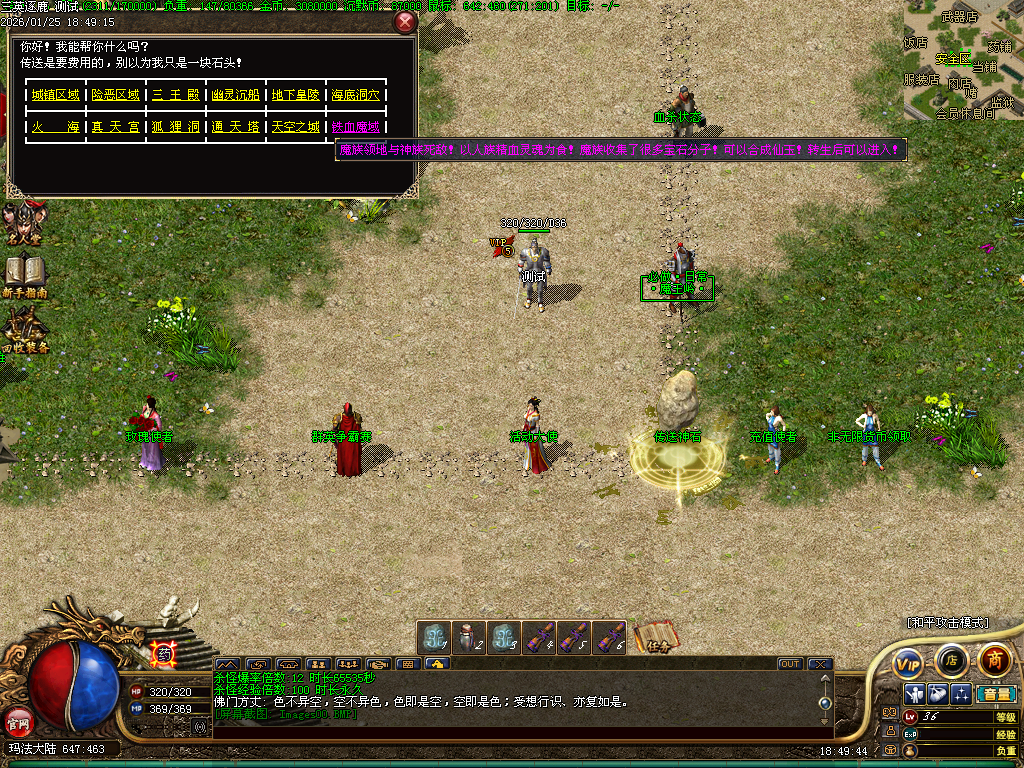Choose the 城镇区域 teleport link
Screen dimensions: 1024x768
pos(56,95)
